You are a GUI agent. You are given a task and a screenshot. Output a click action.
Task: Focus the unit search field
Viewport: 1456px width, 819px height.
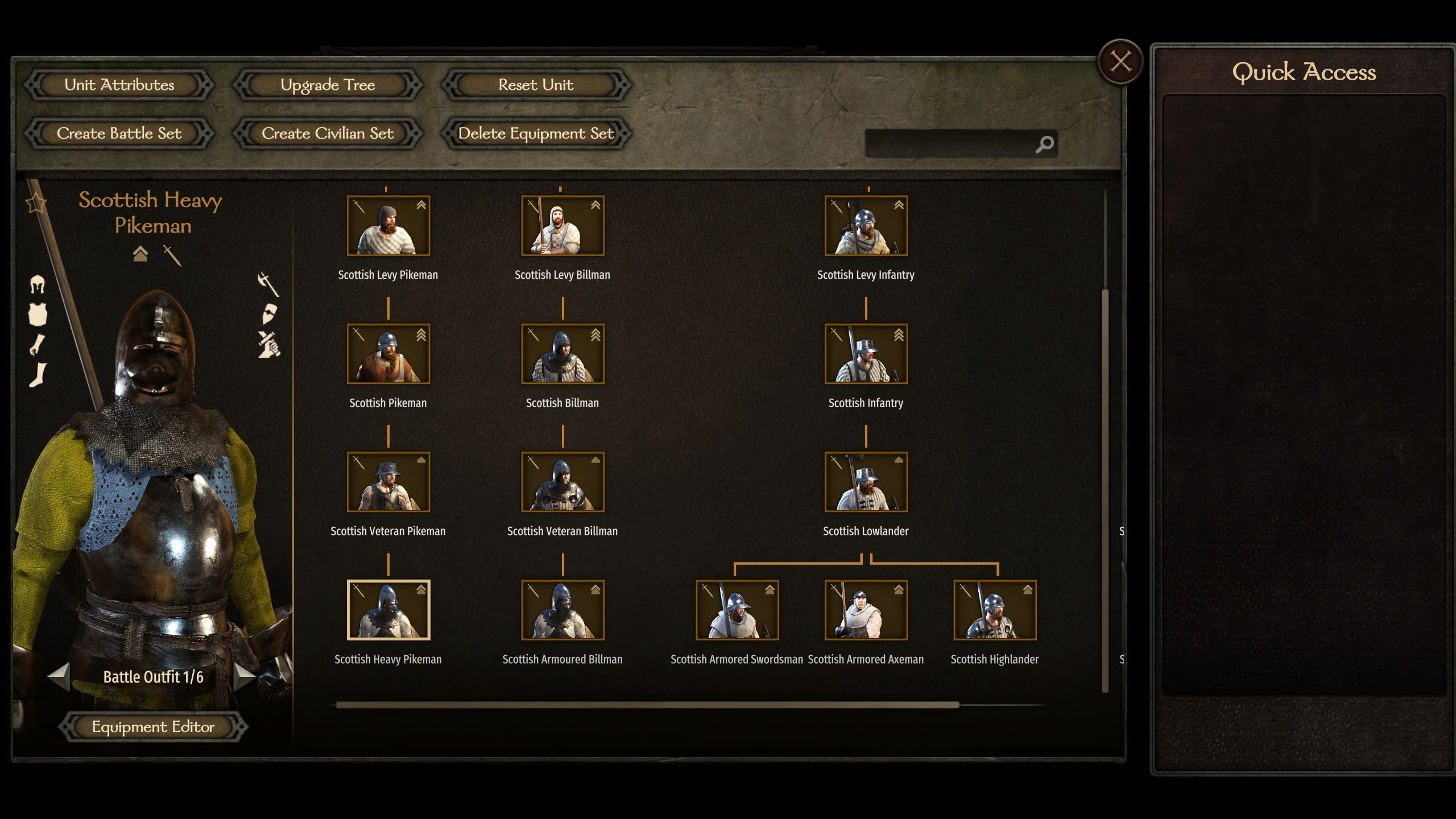pos(950,144)
